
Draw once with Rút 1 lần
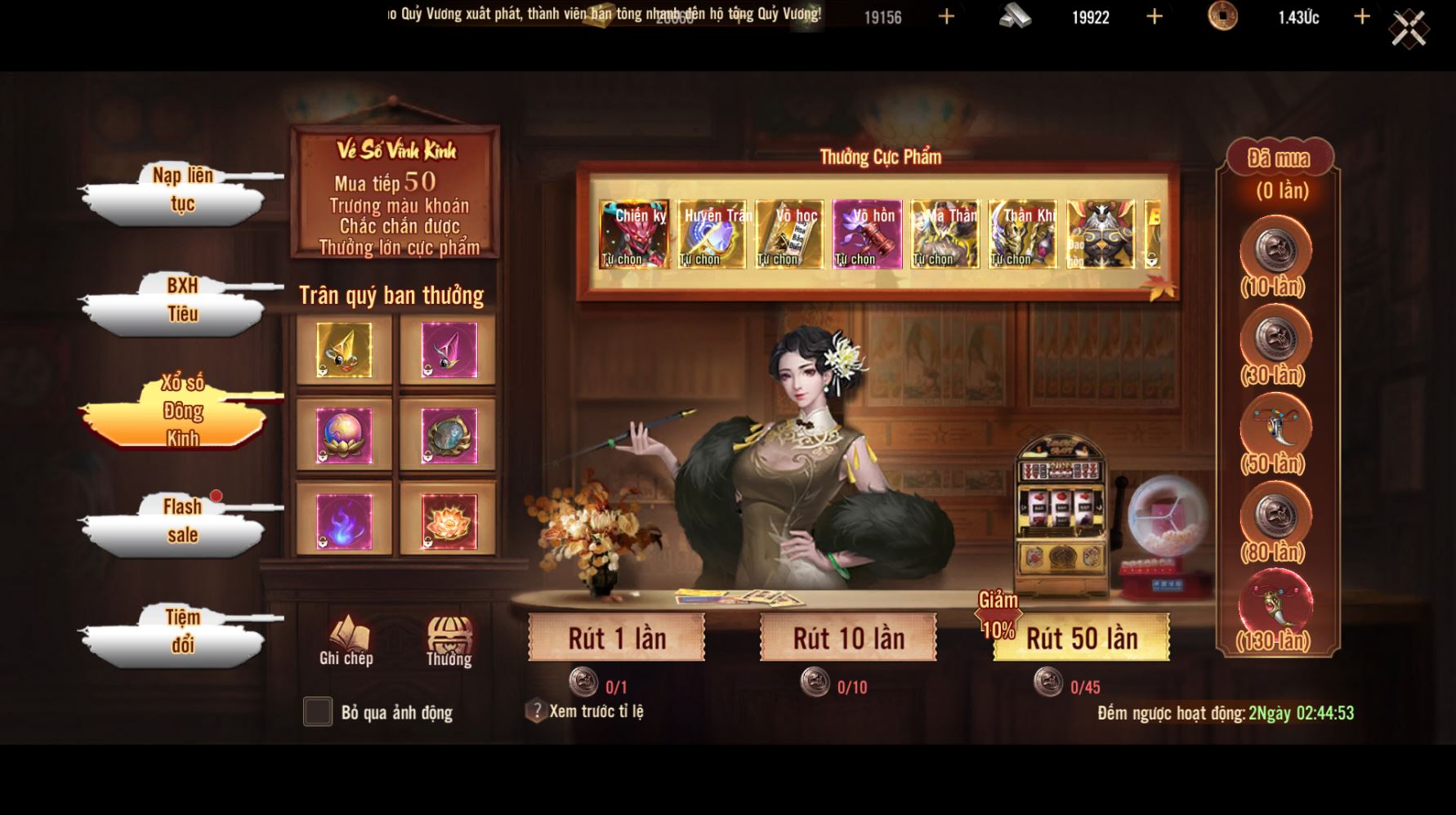coord(617,638)
